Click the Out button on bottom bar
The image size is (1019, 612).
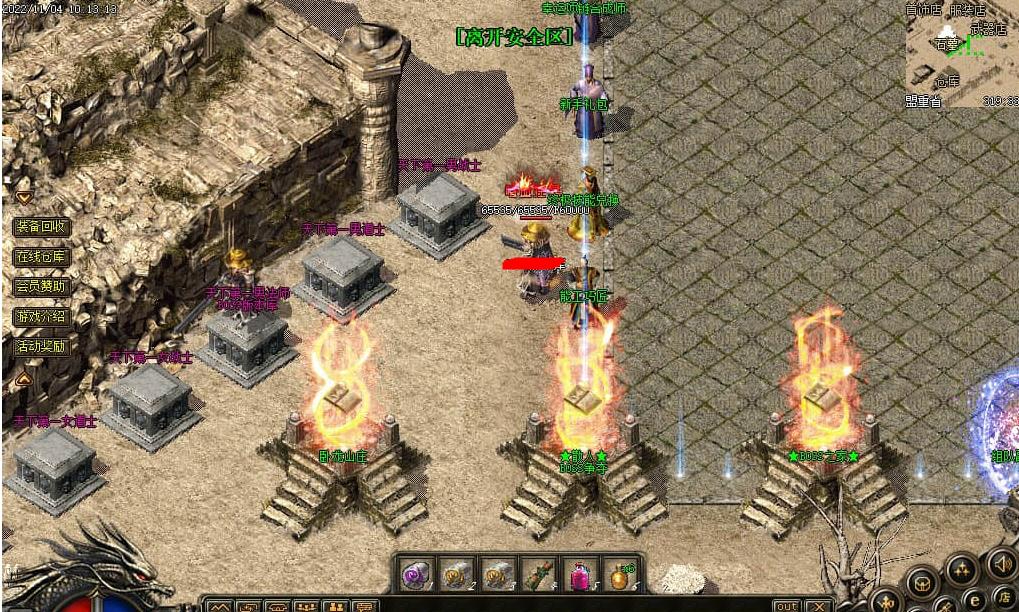(x=787, y=606)
